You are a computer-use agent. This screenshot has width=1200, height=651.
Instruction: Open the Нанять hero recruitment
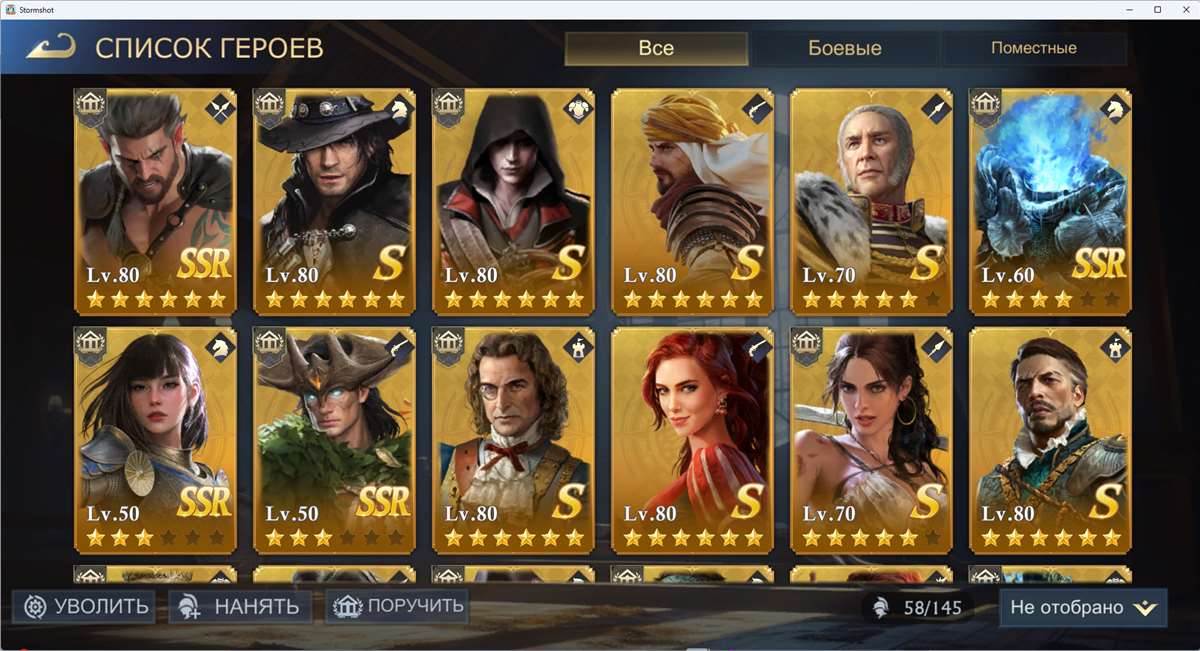[239, 606]
